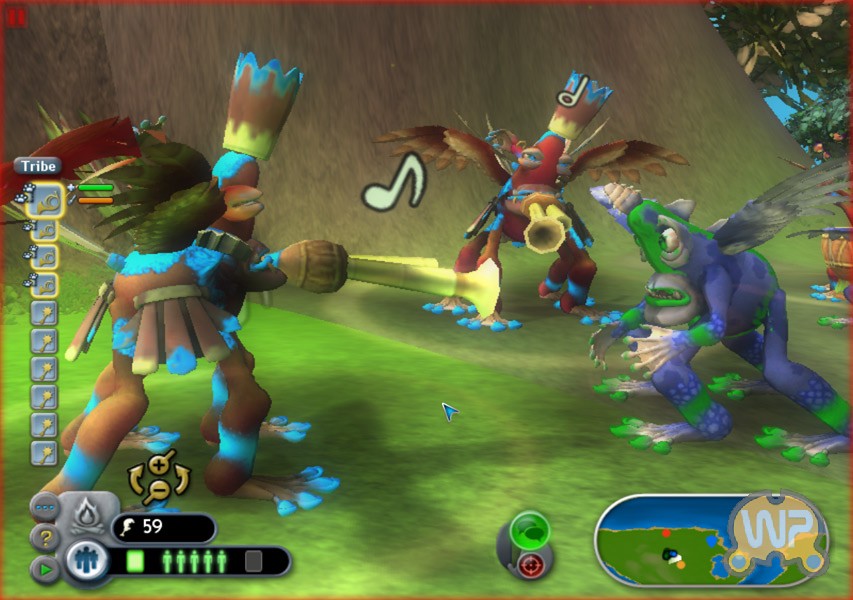Click the blue tribe marker on minimap

(711, 541)
